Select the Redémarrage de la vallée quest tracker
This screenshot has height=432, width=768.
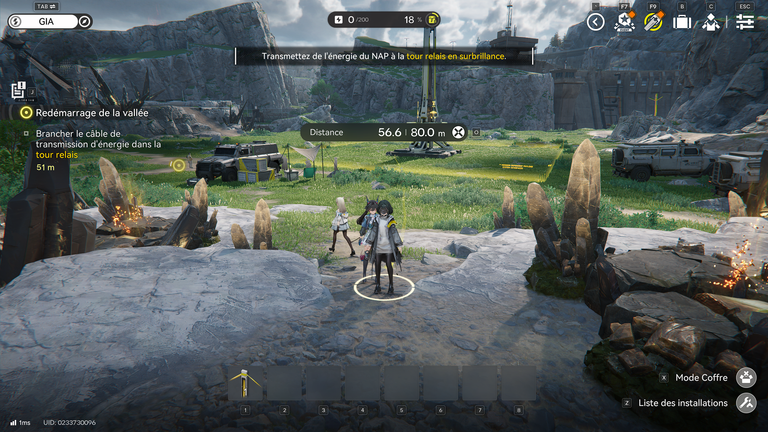coord(91,113)
